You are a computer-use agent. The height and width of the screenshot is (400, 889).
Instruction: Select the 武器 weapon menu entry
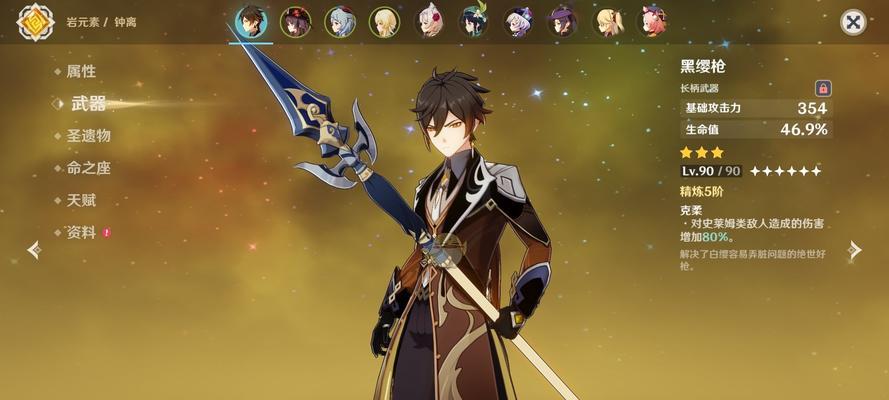pyautogui.click(x=88, y=103)
